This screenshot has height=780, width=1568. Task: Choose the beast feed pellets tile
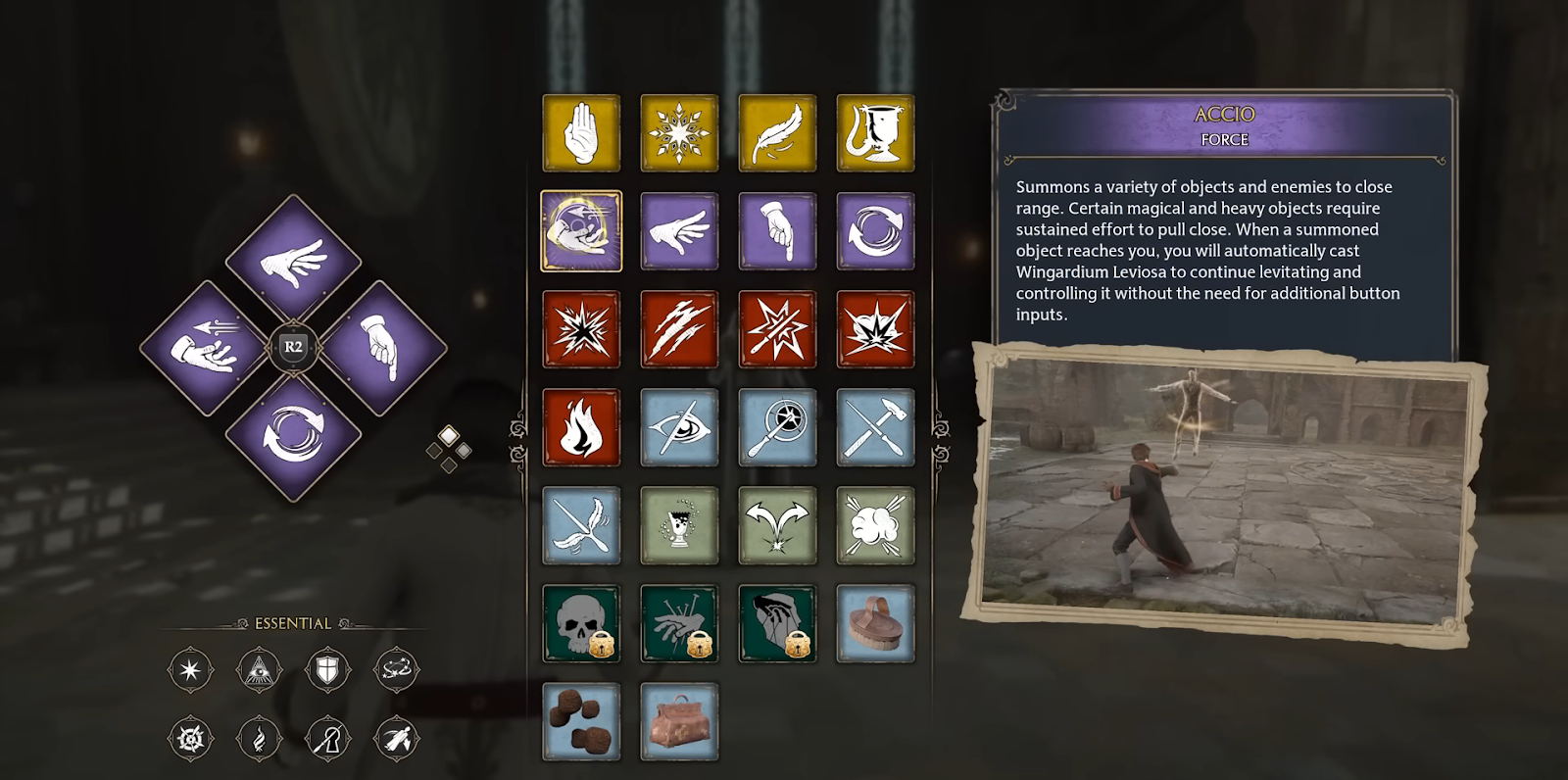[581, 721]
